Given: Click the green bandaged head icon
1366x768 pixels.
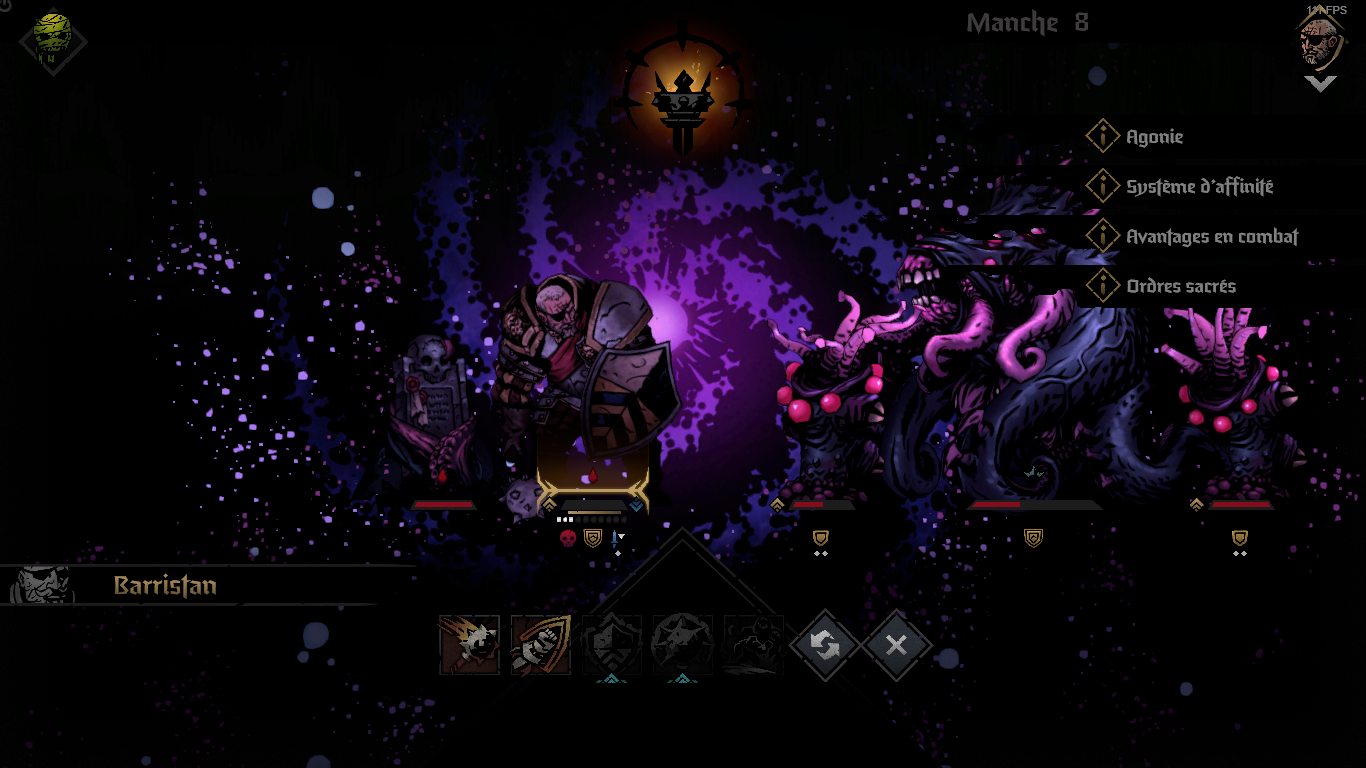Looking at the screenshot, I should pyautogui.click(x=53, y=40).
